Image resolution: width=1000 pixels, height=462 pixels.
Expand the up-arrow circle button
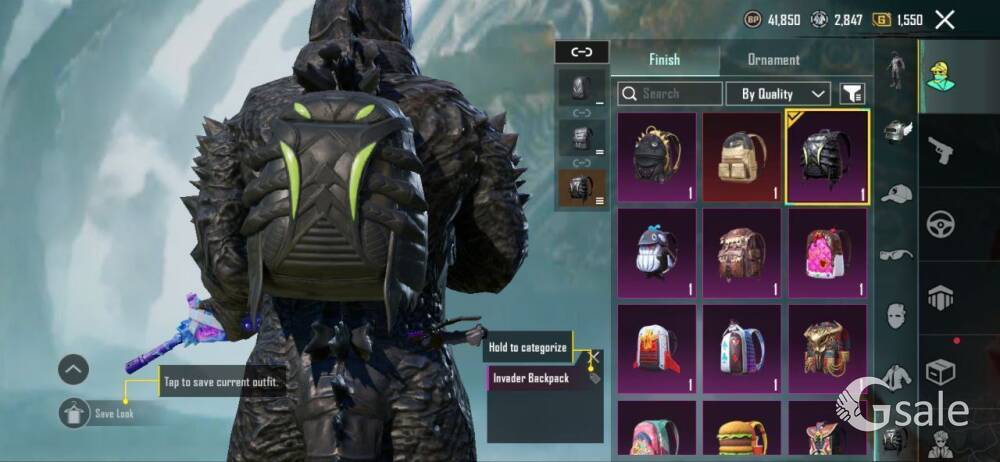point(74,370)
